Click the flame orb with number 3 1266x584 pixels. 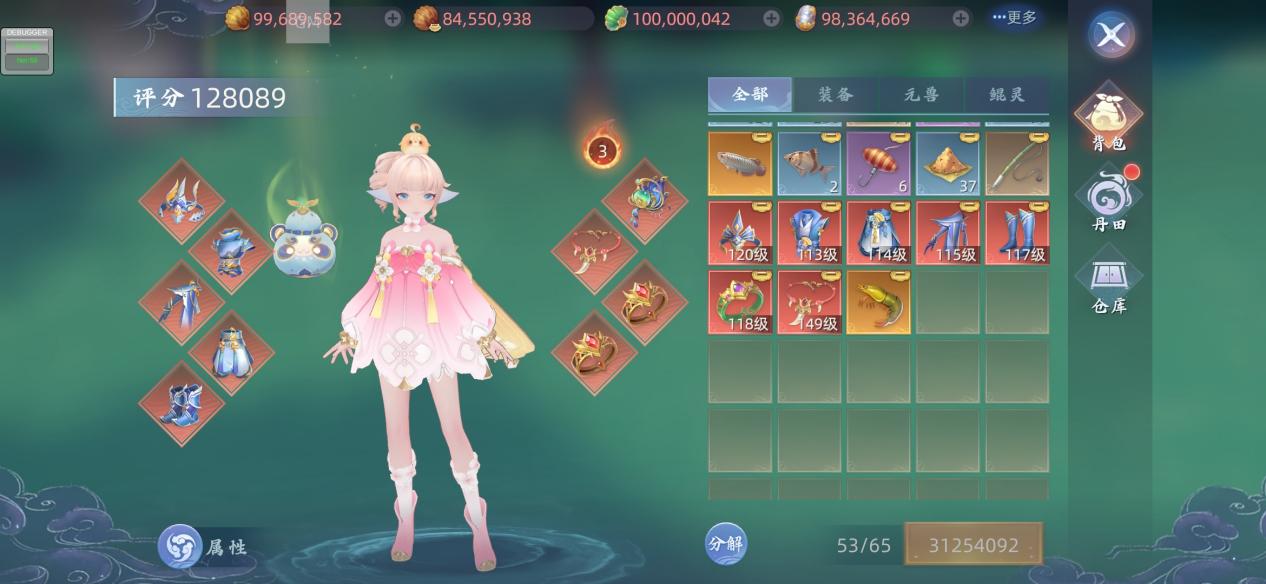tap(602, 151)
